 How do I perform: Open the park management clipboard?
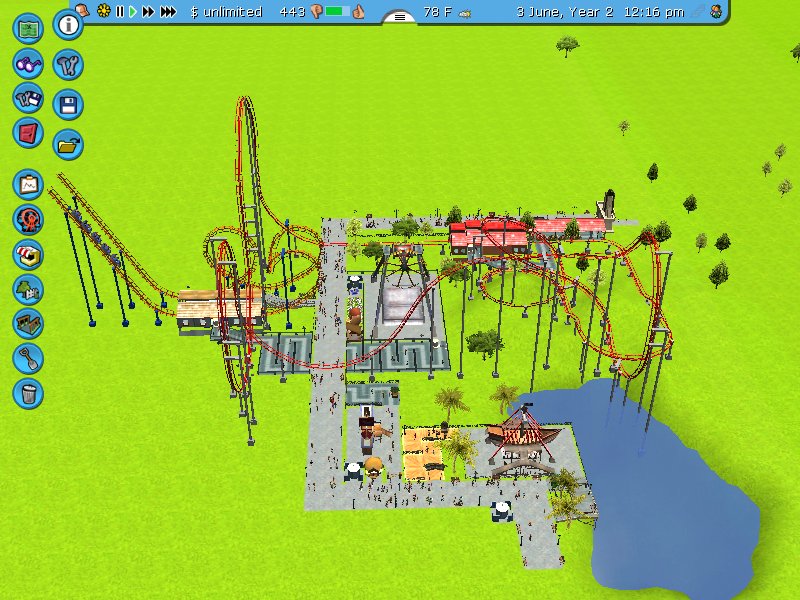[28, 185]
